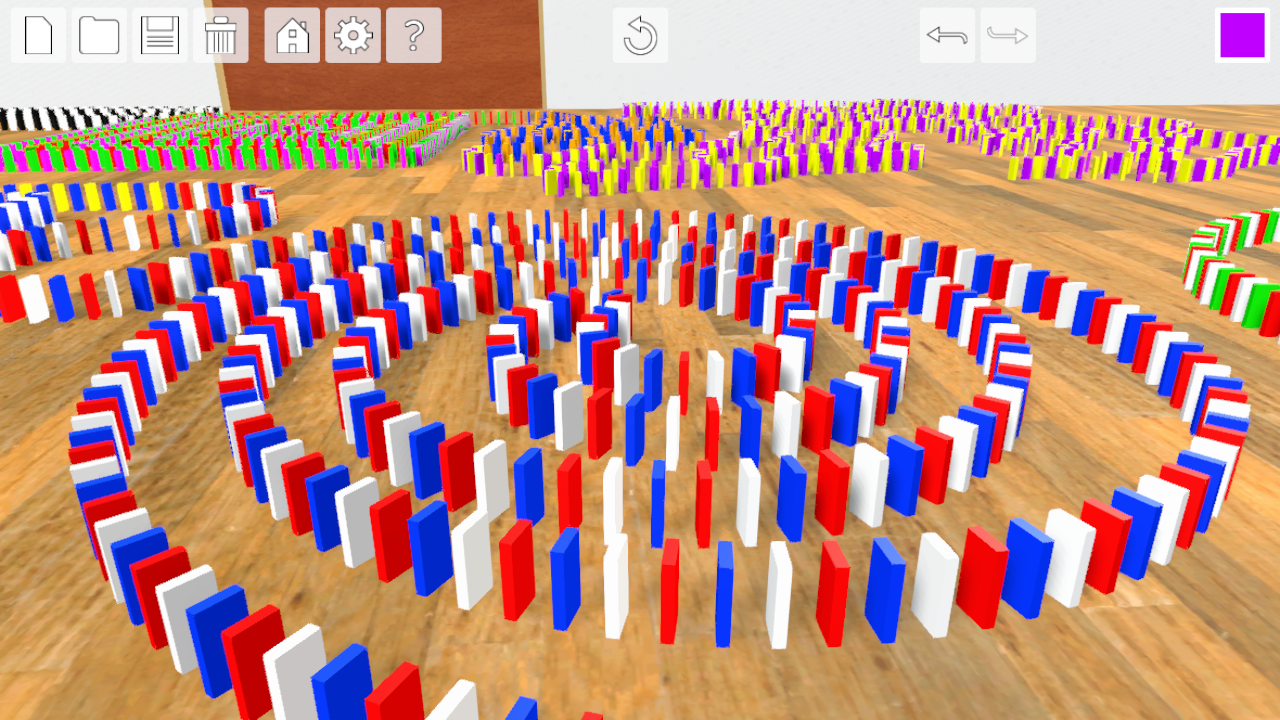The width and height of the screenshot is (1280, 720).
Task: Return to the home screen
Action: 291,34
